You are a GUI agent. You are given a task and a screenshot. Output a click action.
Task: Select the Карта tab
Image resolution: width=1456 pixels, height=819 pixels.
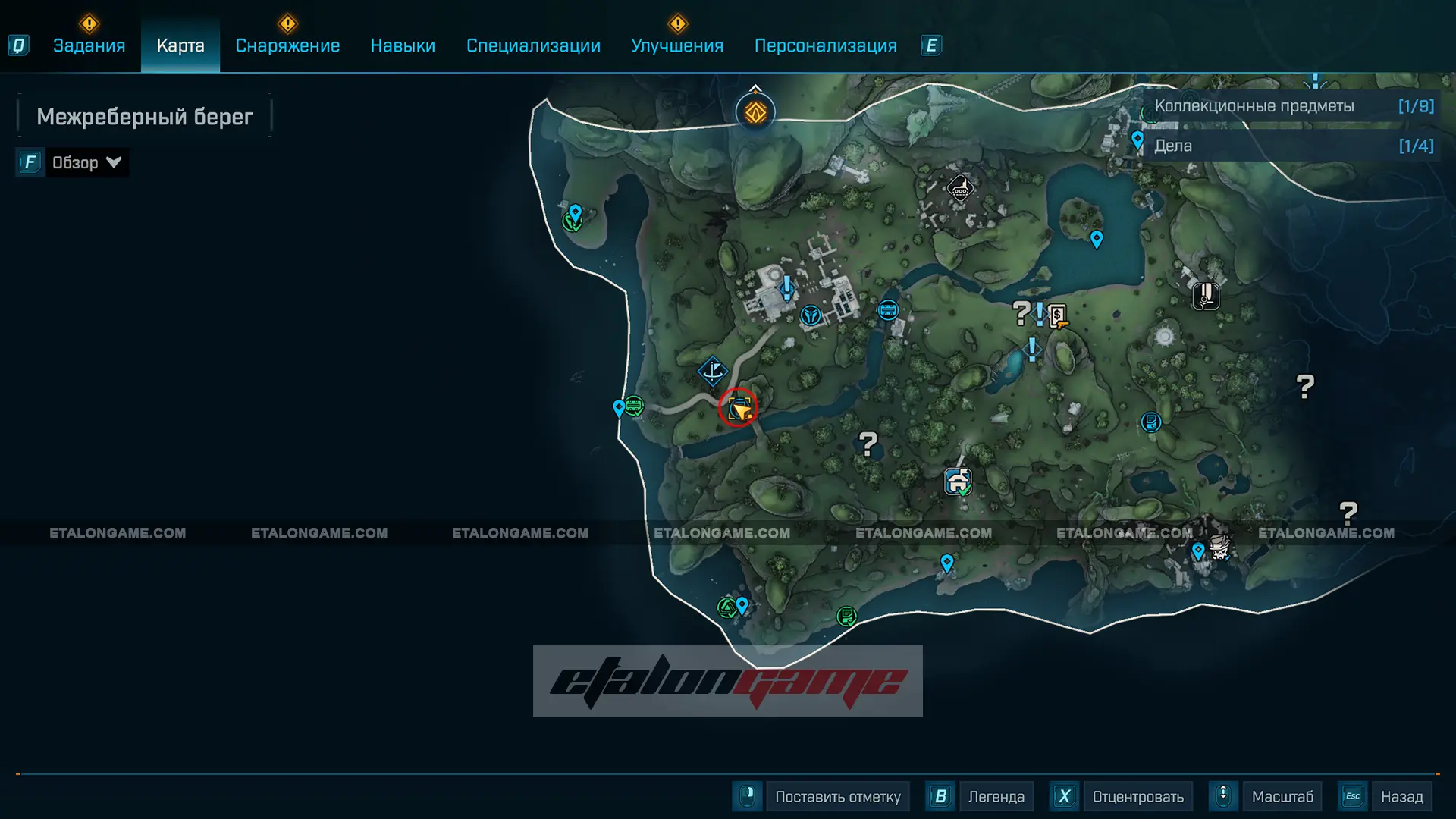180,45
